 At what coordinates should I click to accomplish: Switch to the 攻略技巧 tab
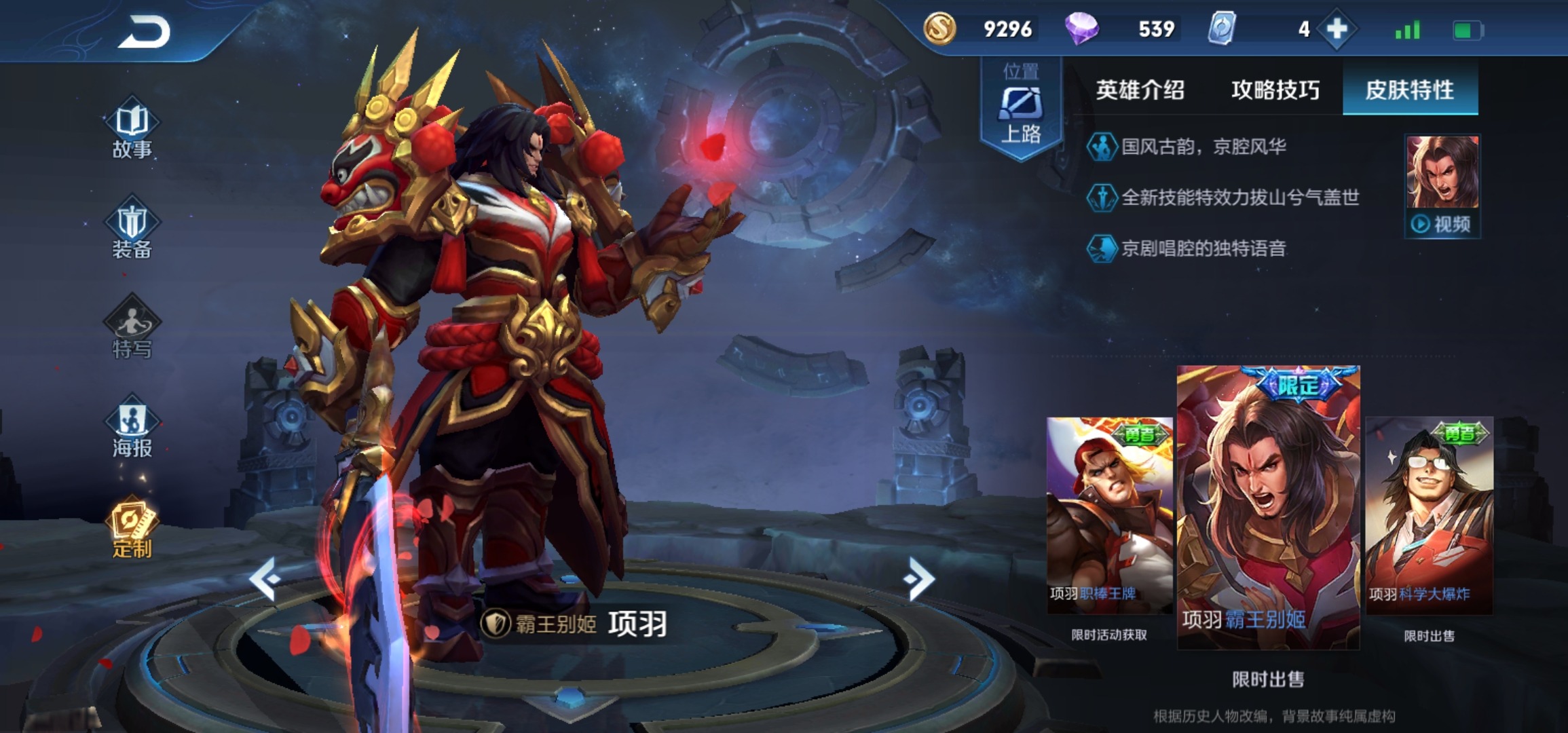pos(1275,90)
